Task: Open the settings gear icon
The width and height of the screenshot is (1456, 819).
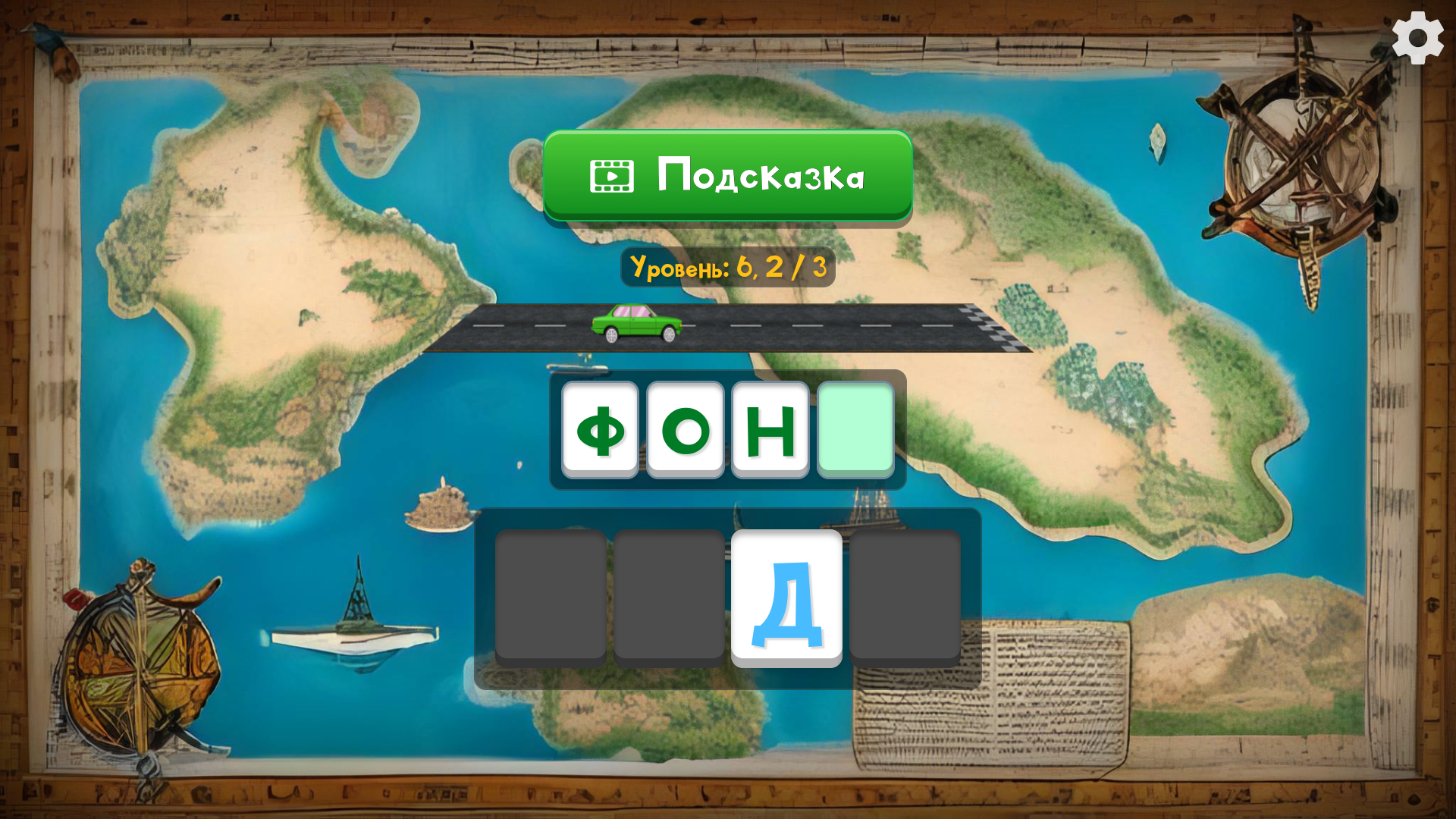Action: (1418, 36)
